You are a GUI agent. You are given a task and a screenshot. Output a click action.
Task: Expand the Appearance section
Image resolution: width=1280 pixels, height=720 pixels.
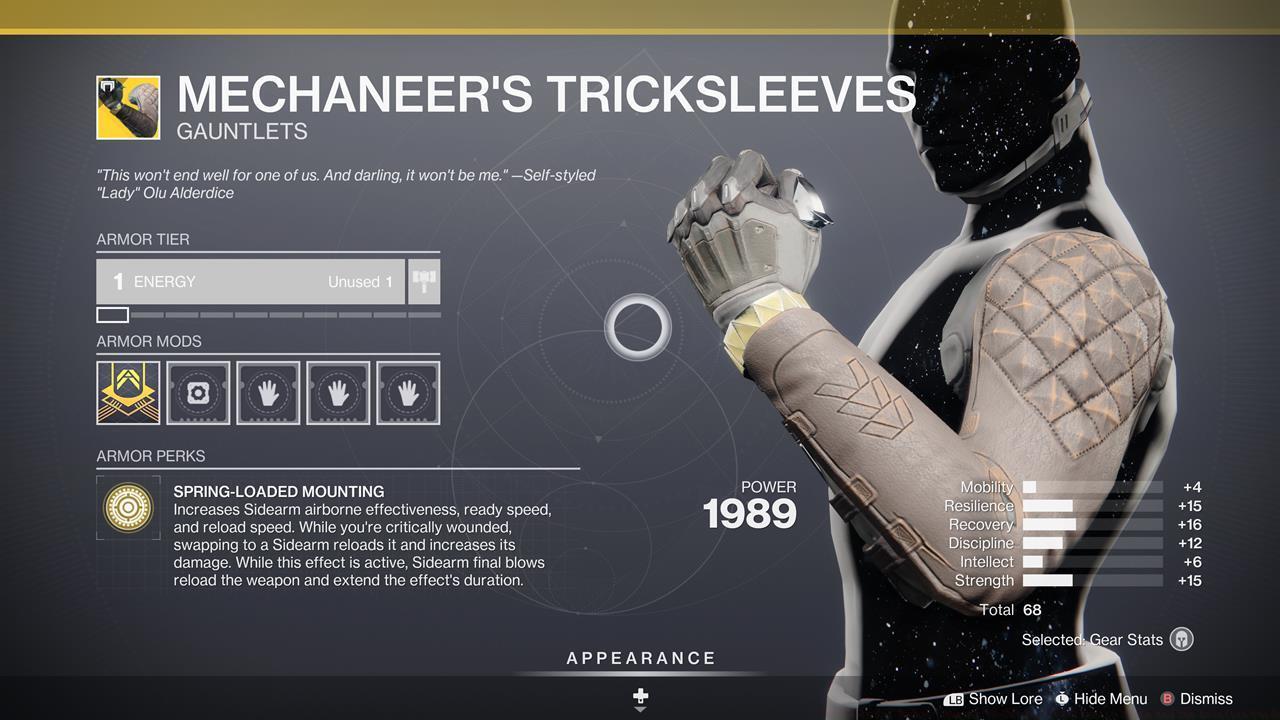[639, 658]
